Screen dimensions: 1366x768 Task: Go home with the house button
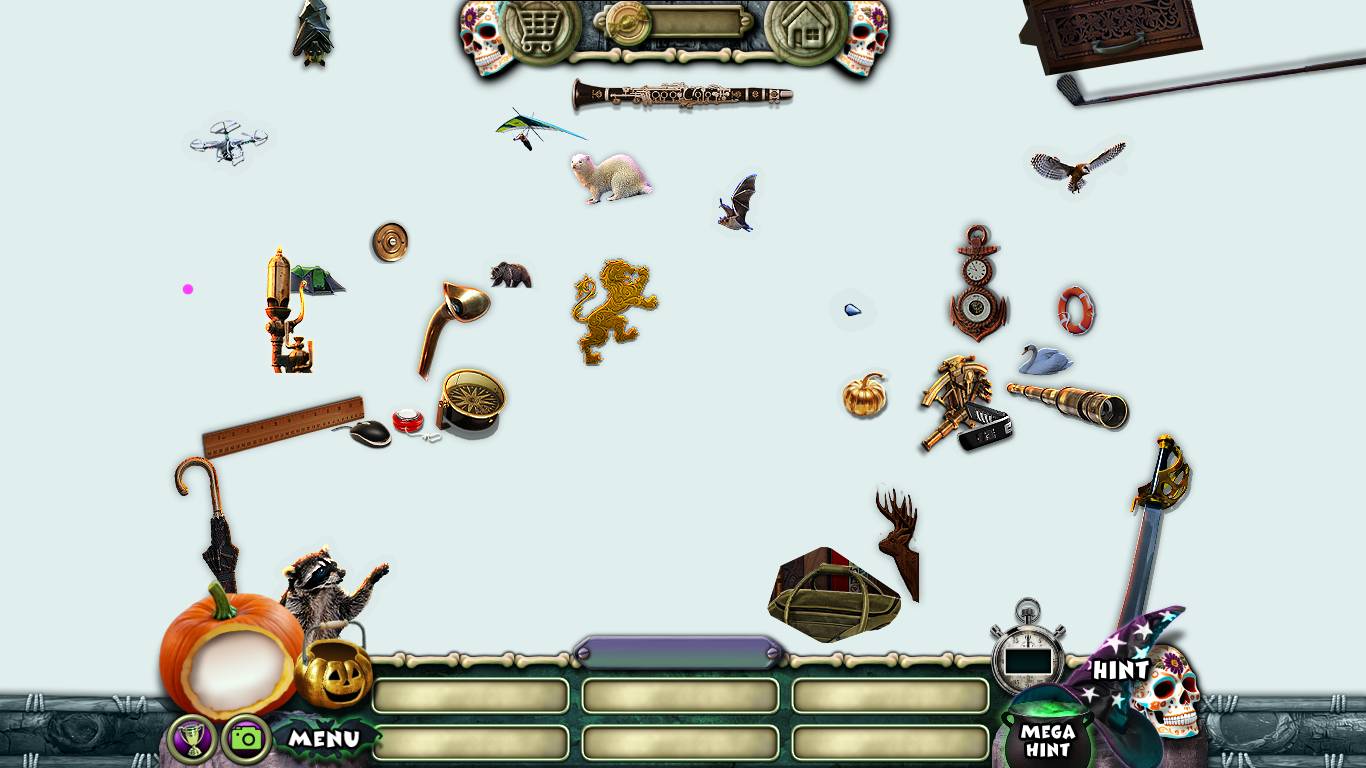tap(806, 29)
